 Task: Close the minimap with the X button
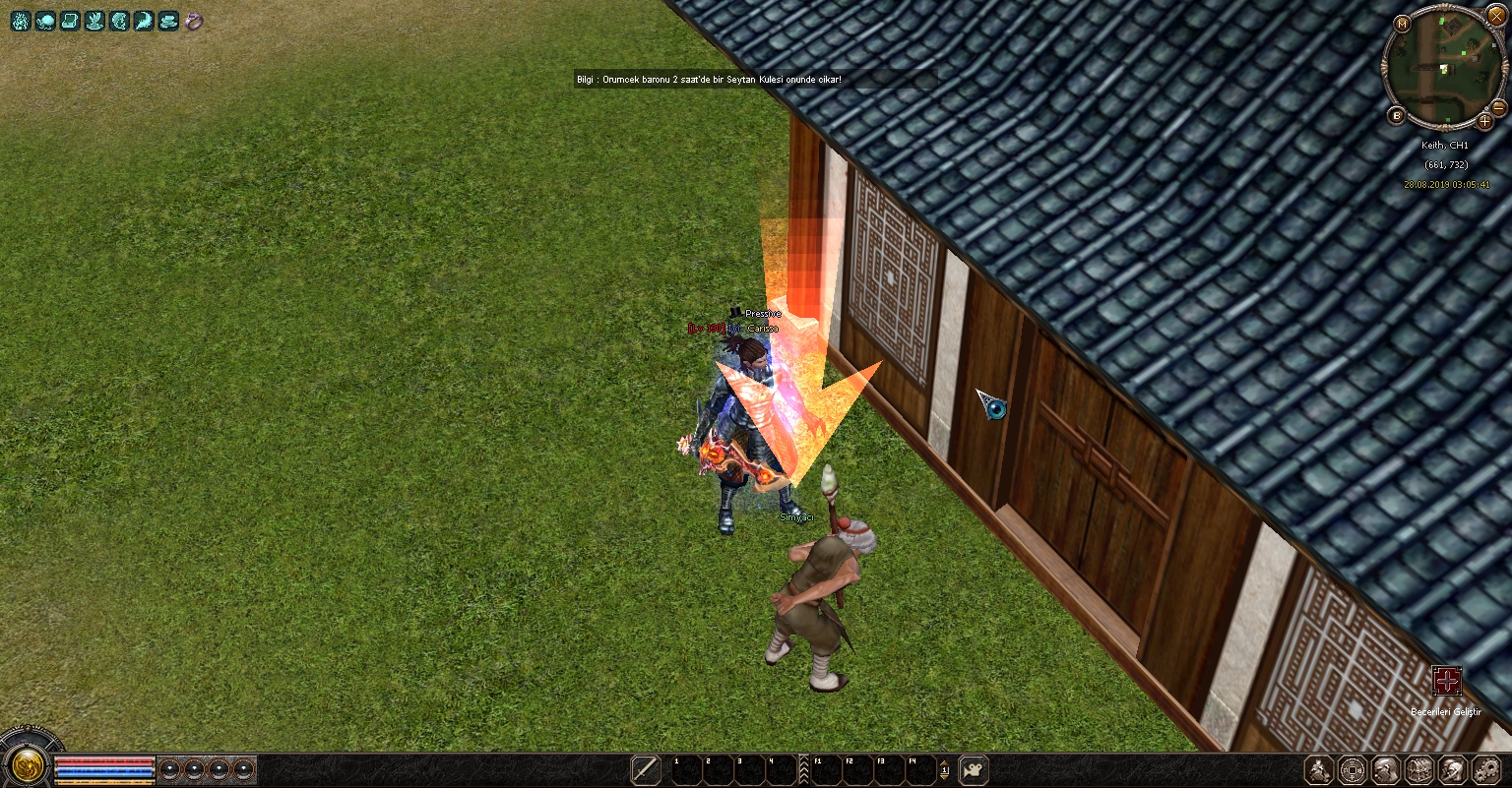[x=1496, y=15]
